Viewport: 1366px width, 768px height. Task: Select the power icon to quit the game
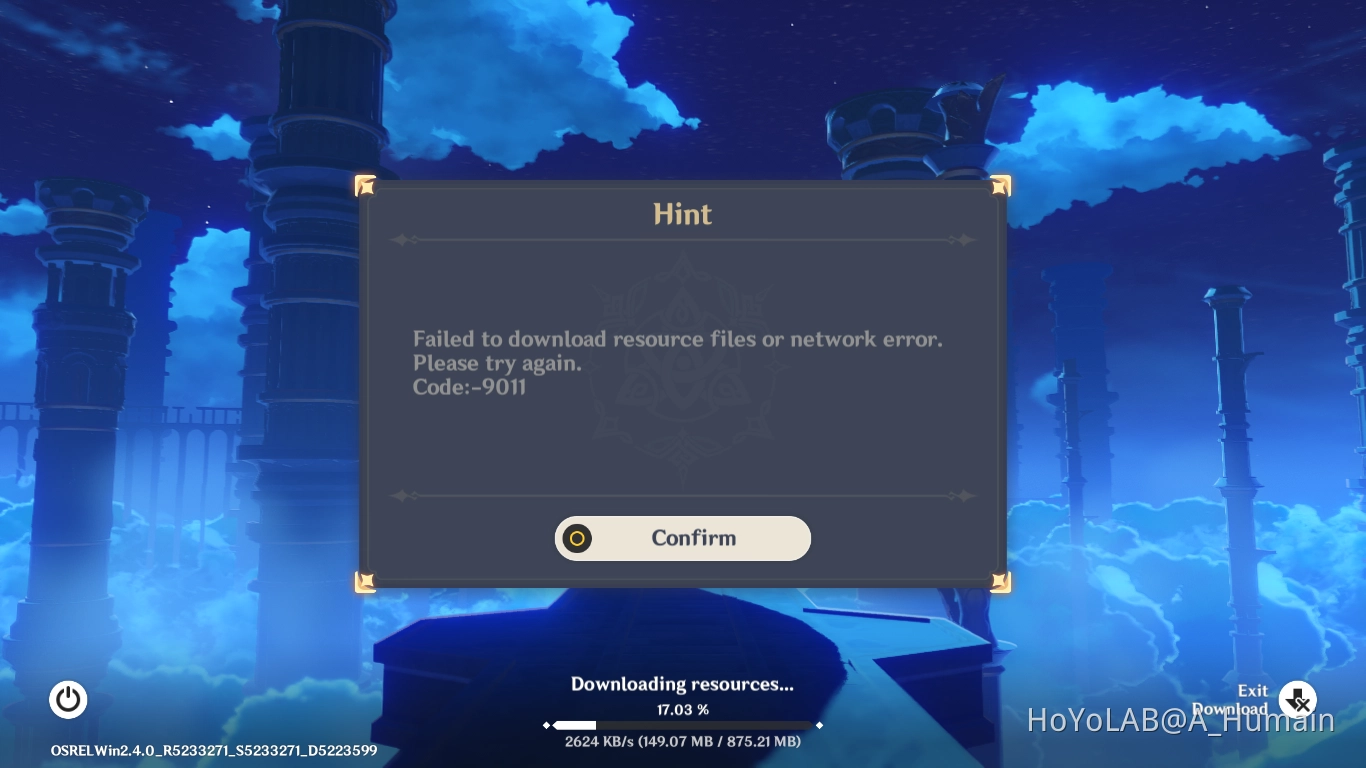click(x=68, y=700)
